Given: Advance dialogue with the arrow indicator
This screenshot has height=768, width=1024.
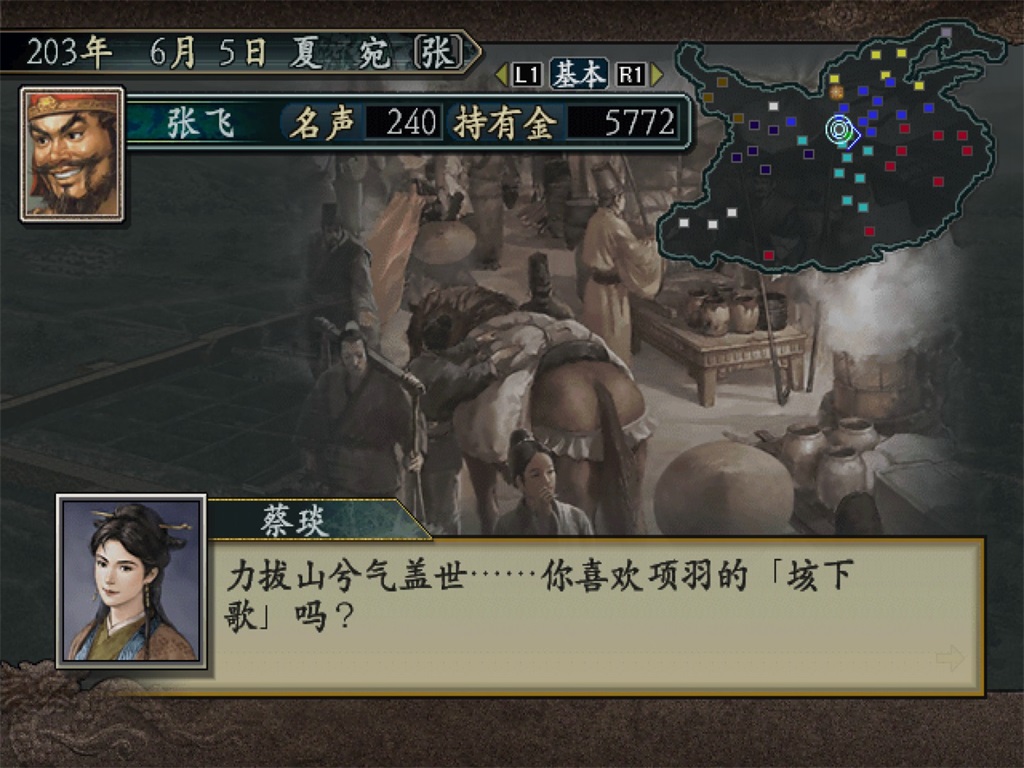Looking at the screenshot, I should point(949,657).
